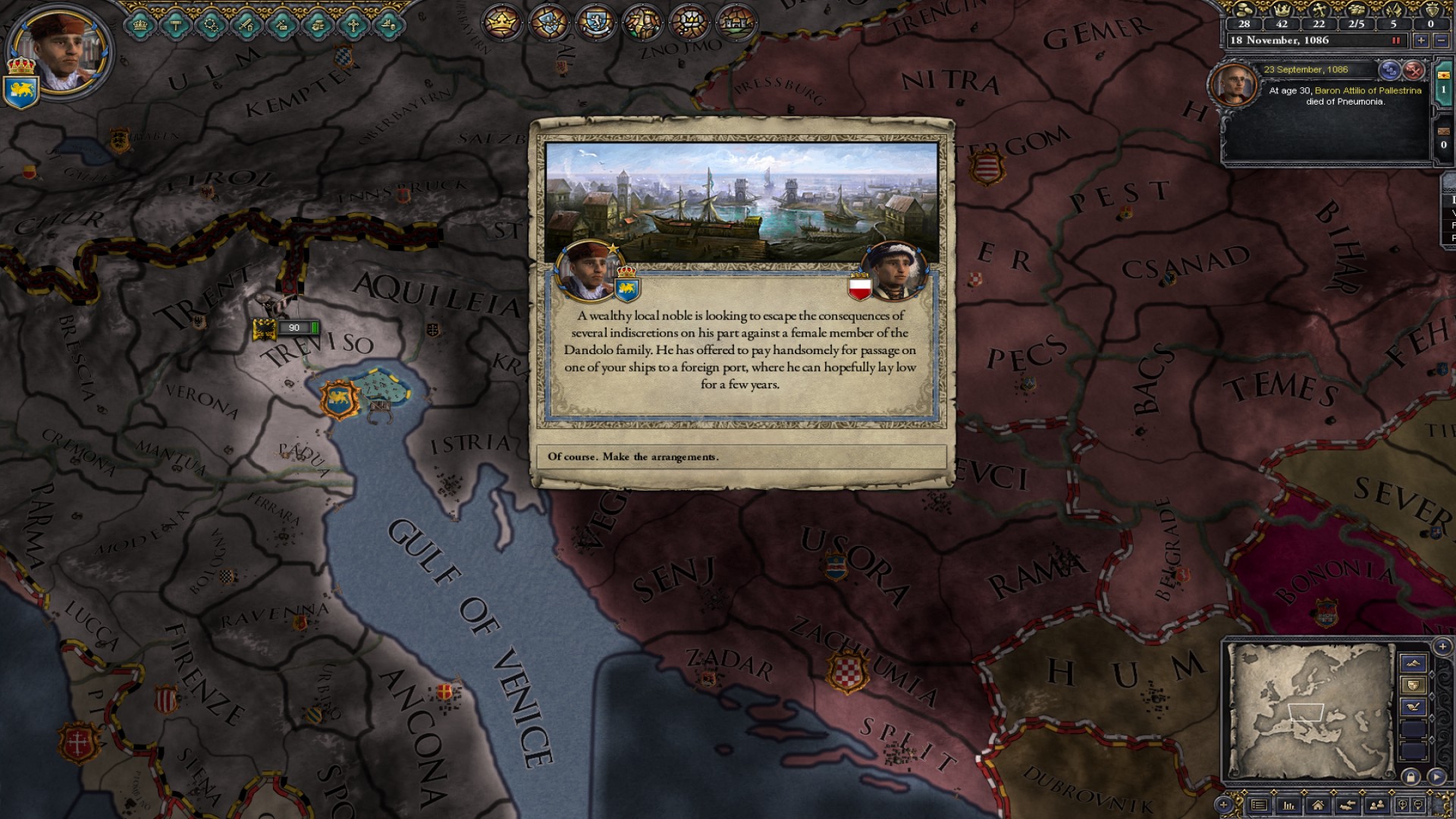This screenshot has width=1456, height=819.
Task: Select the ship icon on the top-left toolbar
Action: 388,24
